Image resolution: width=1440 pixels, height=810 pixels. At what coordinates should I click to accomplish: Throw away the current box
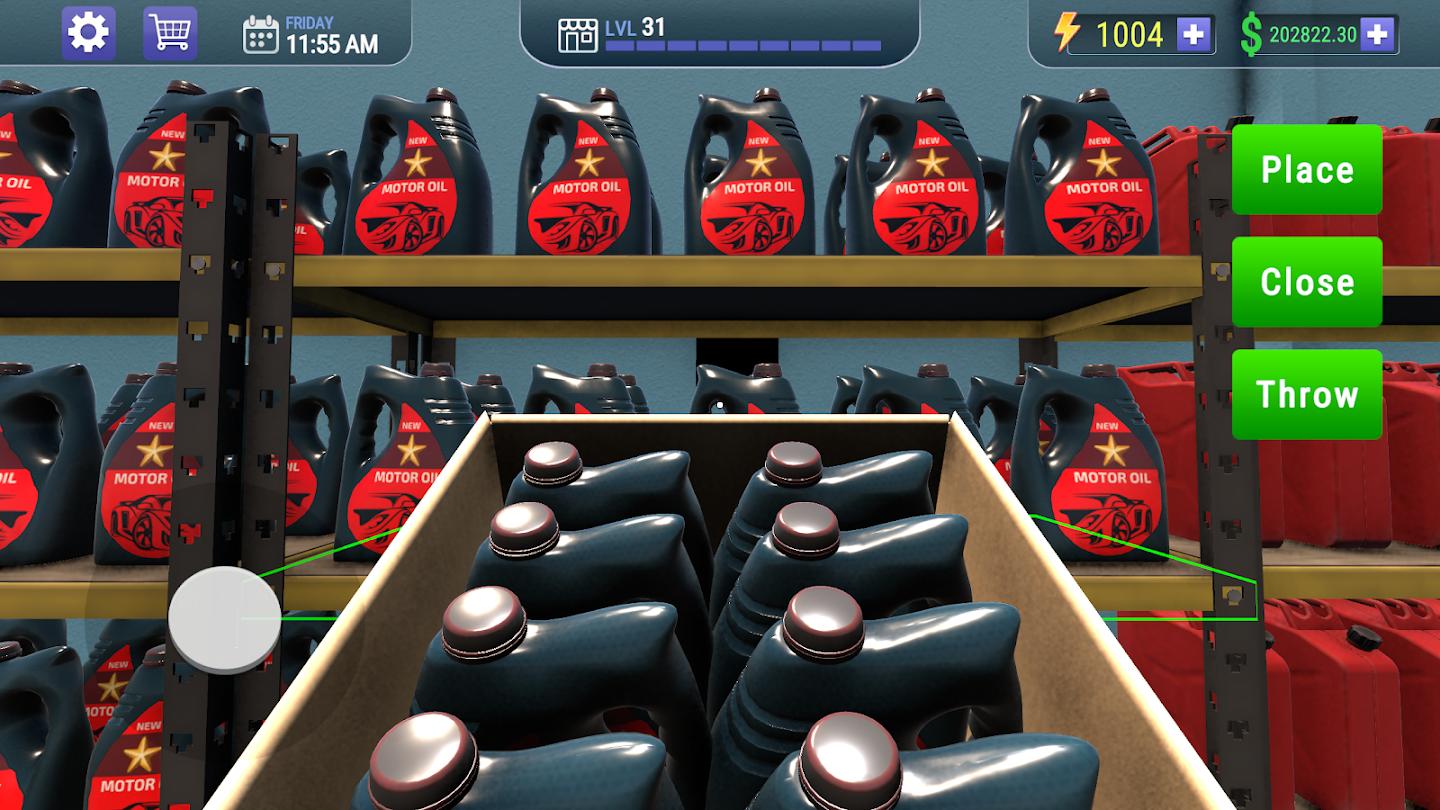point(1306,394)
